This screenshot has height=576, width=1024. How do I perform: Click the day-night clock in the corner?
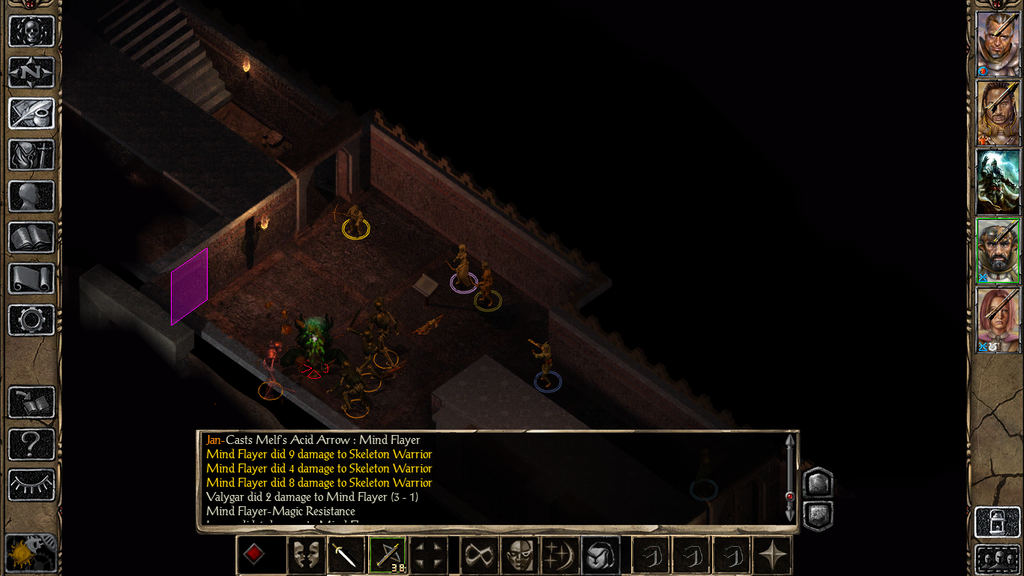coord(28,553)
